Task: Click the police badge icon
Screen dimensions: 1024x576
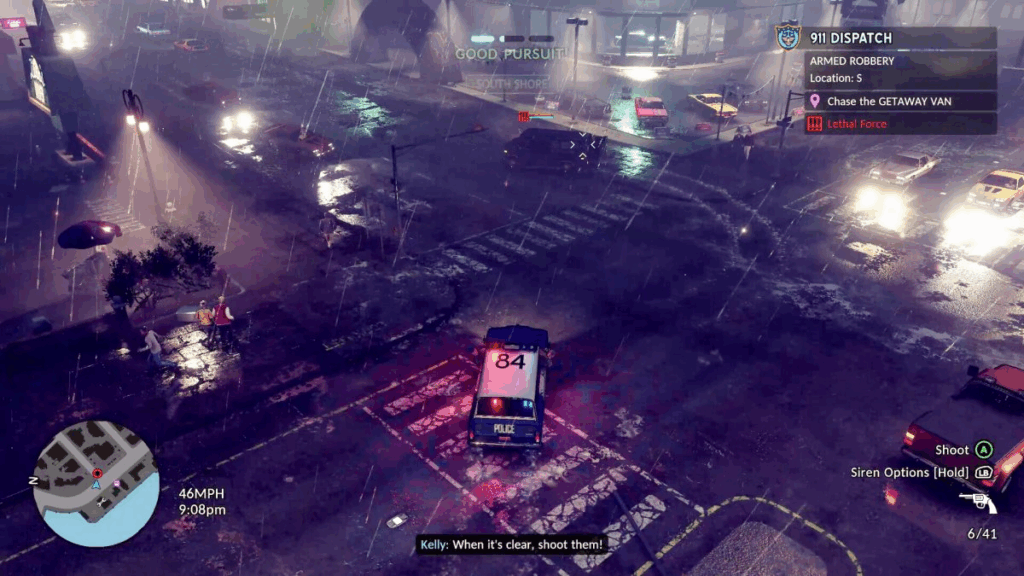Action: [789, 37]
